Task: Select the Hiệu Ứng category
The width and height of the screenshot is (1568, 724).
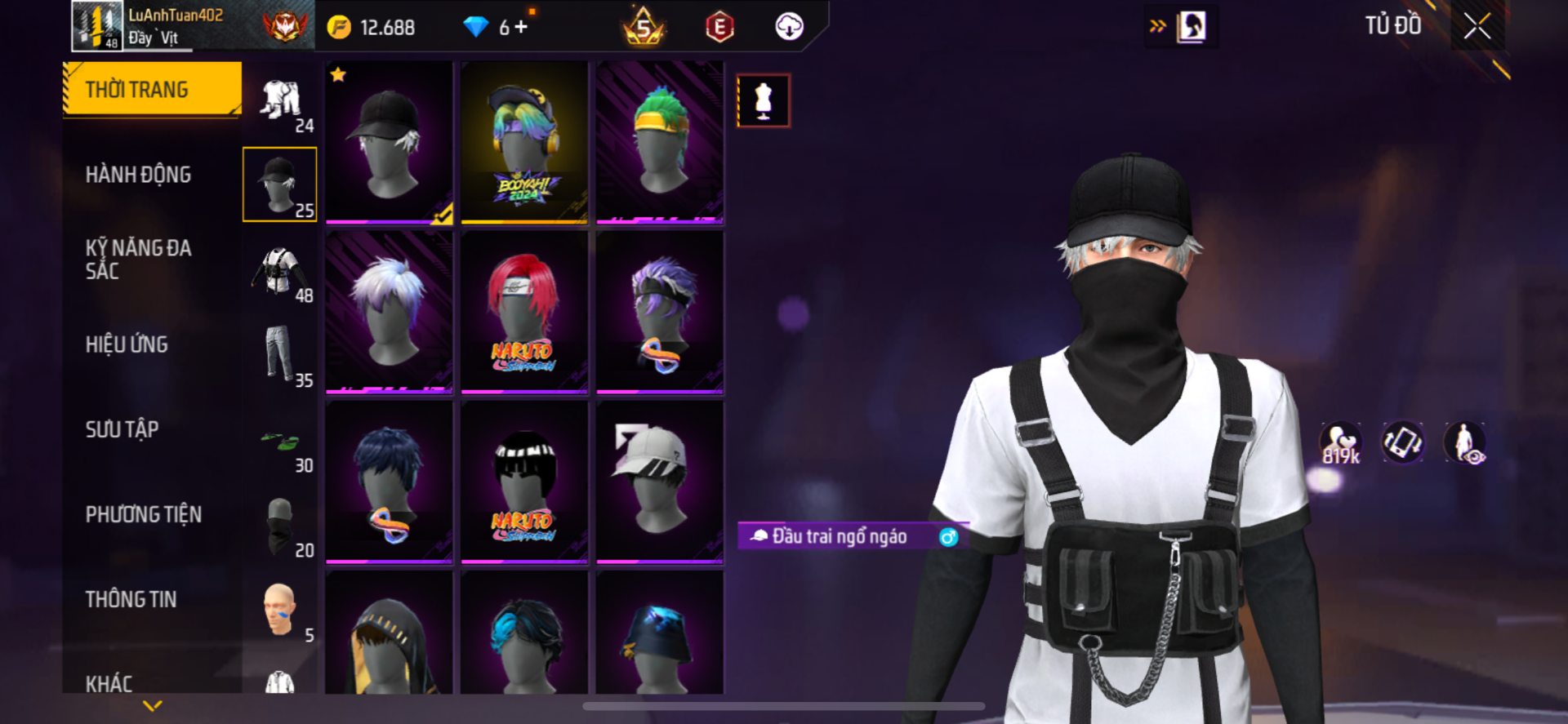Action: (127, 344)
